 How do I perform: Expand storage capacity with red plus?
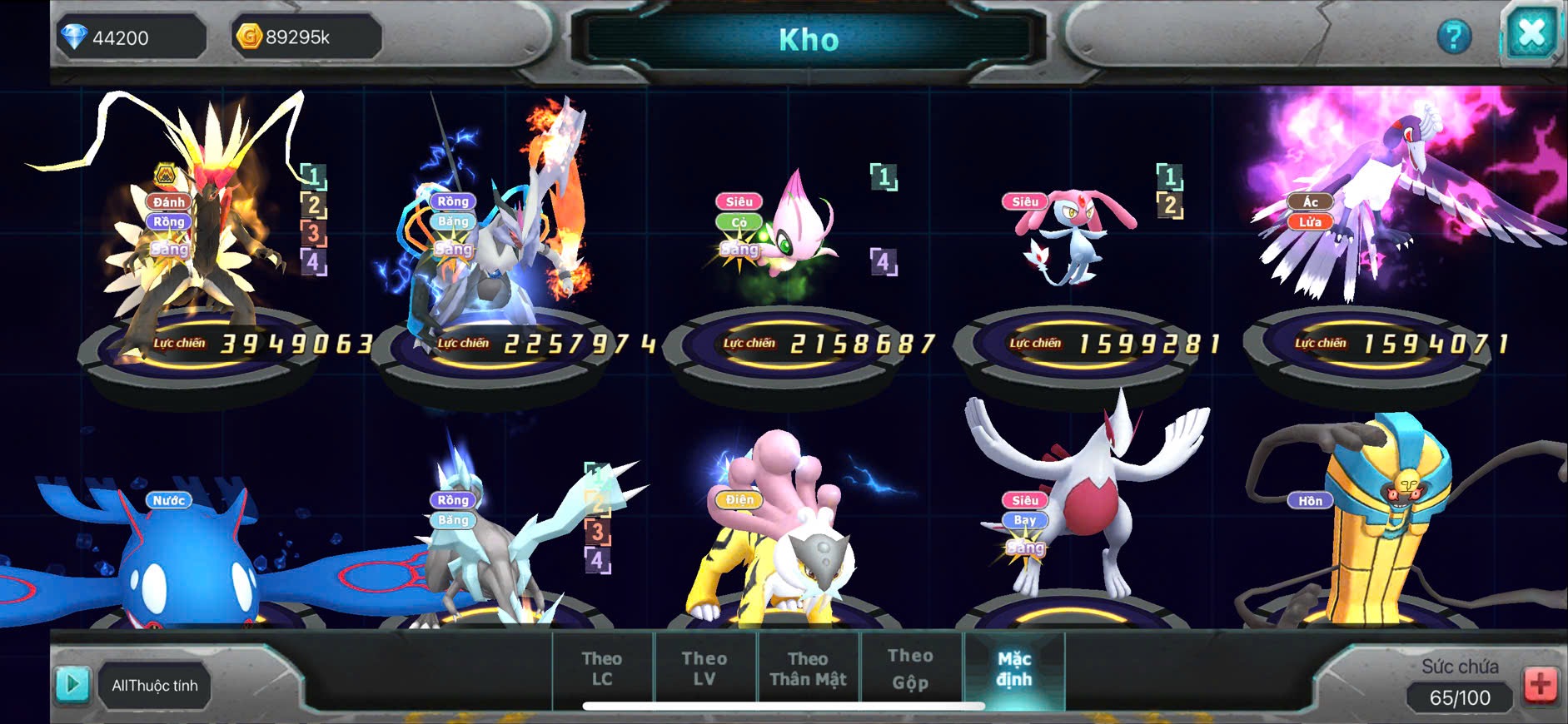[x=1540, y=685]
